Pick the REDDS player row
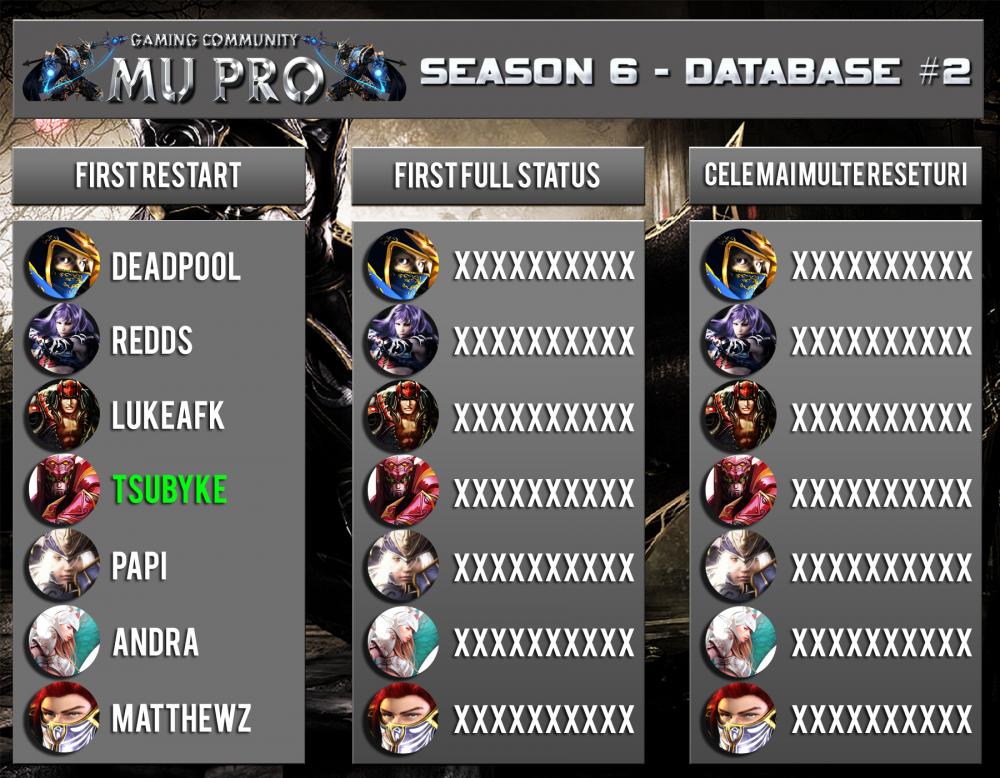Screen dimensions: 1000x778 [152, 341]
